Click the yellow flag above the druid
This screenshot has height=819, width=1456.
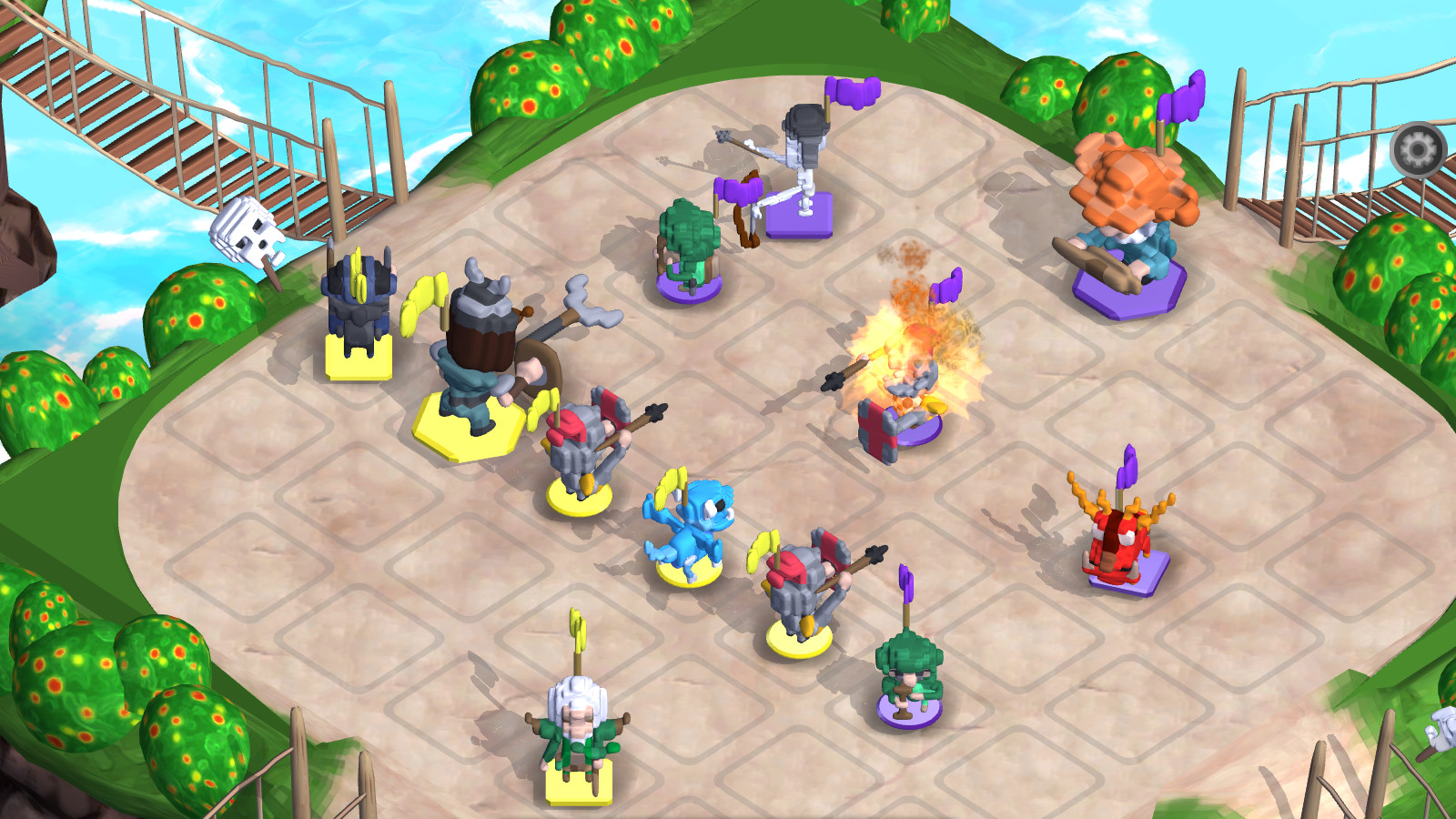575,628
